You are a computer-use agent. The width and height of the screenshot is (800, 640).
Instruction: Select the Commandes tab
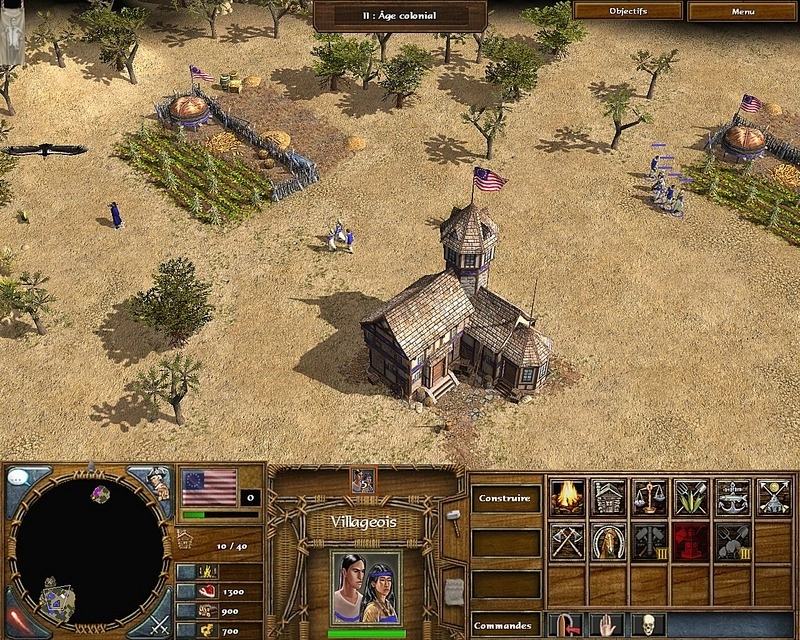504,627
